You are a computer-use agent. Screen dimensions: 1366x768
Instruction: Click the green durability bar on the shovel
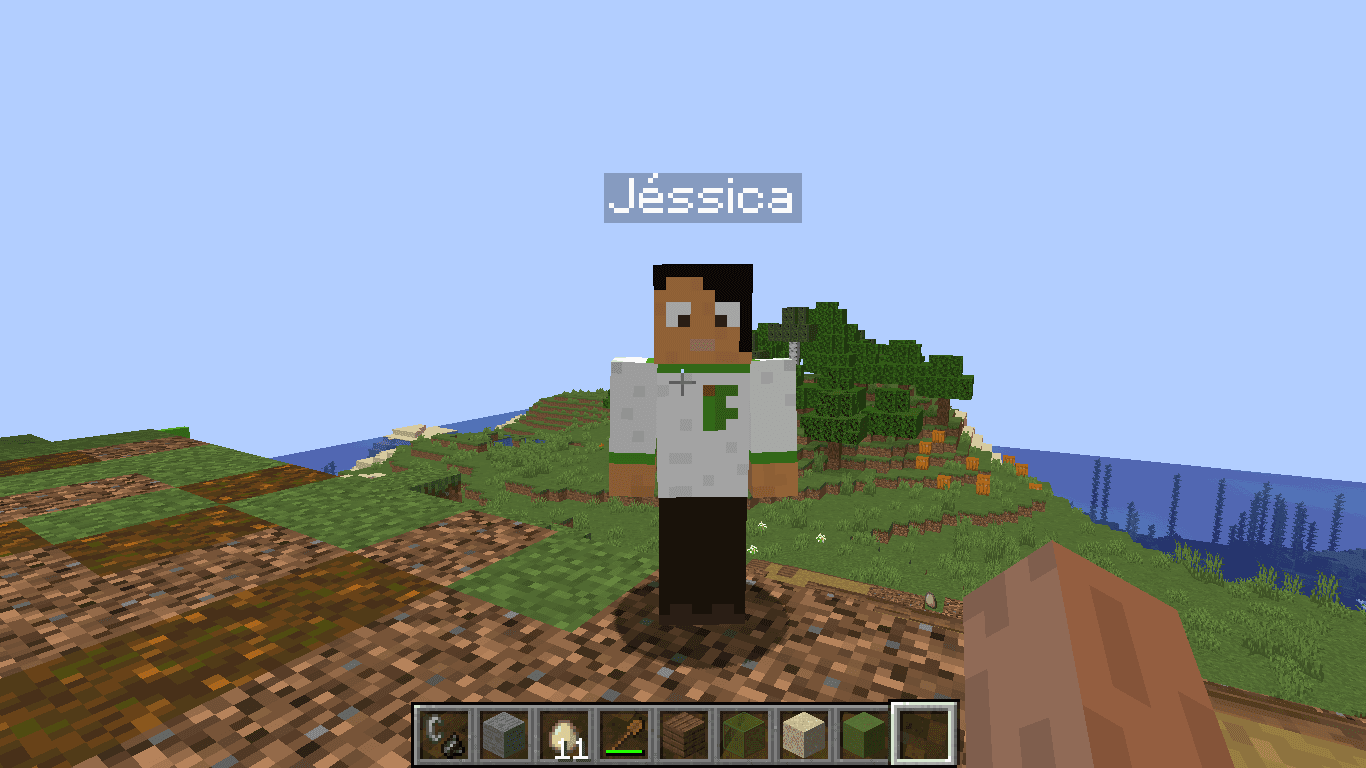(x=623, y=751)
